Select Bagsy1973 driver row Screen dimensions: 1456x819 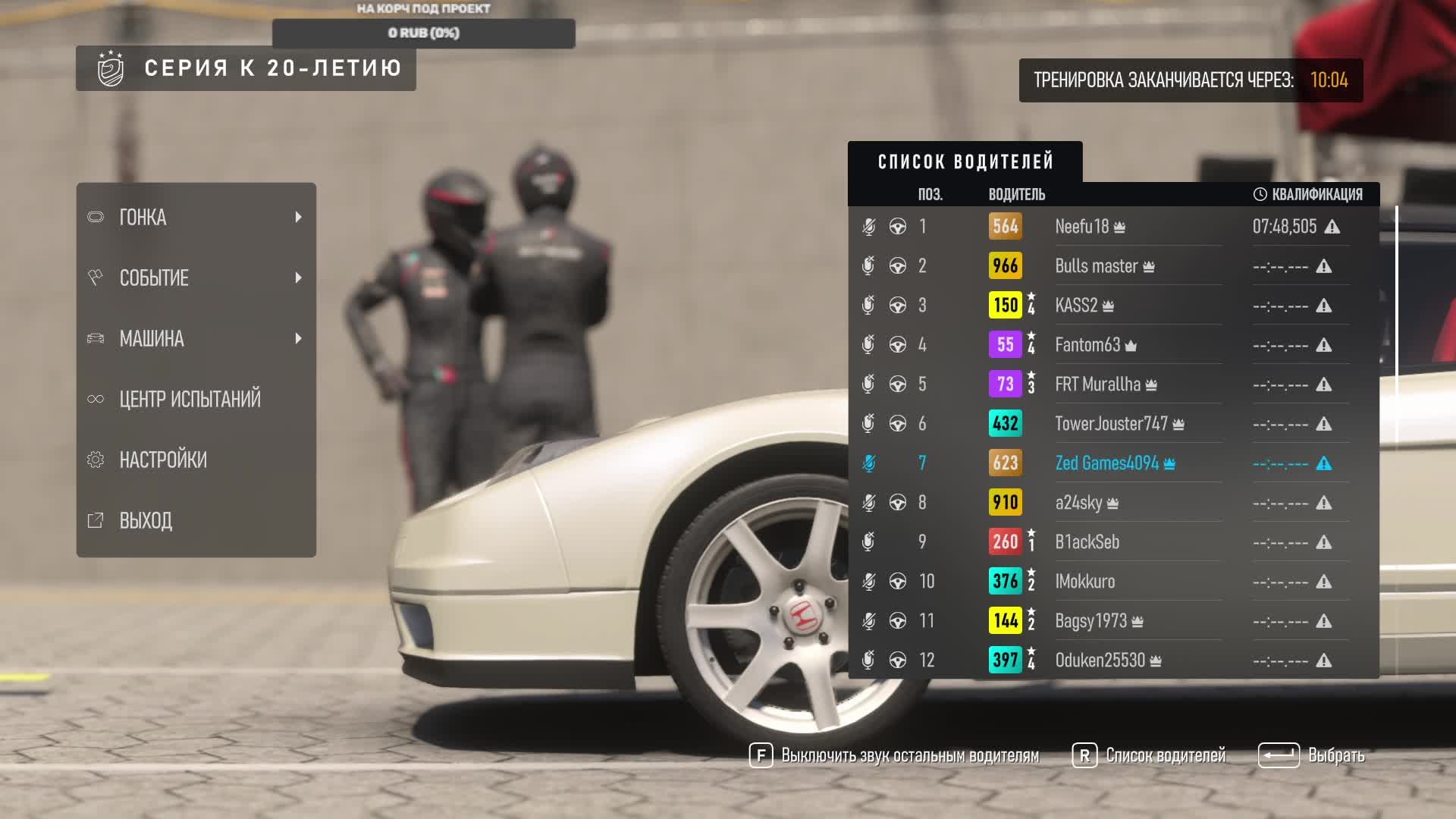point(1091,621)
